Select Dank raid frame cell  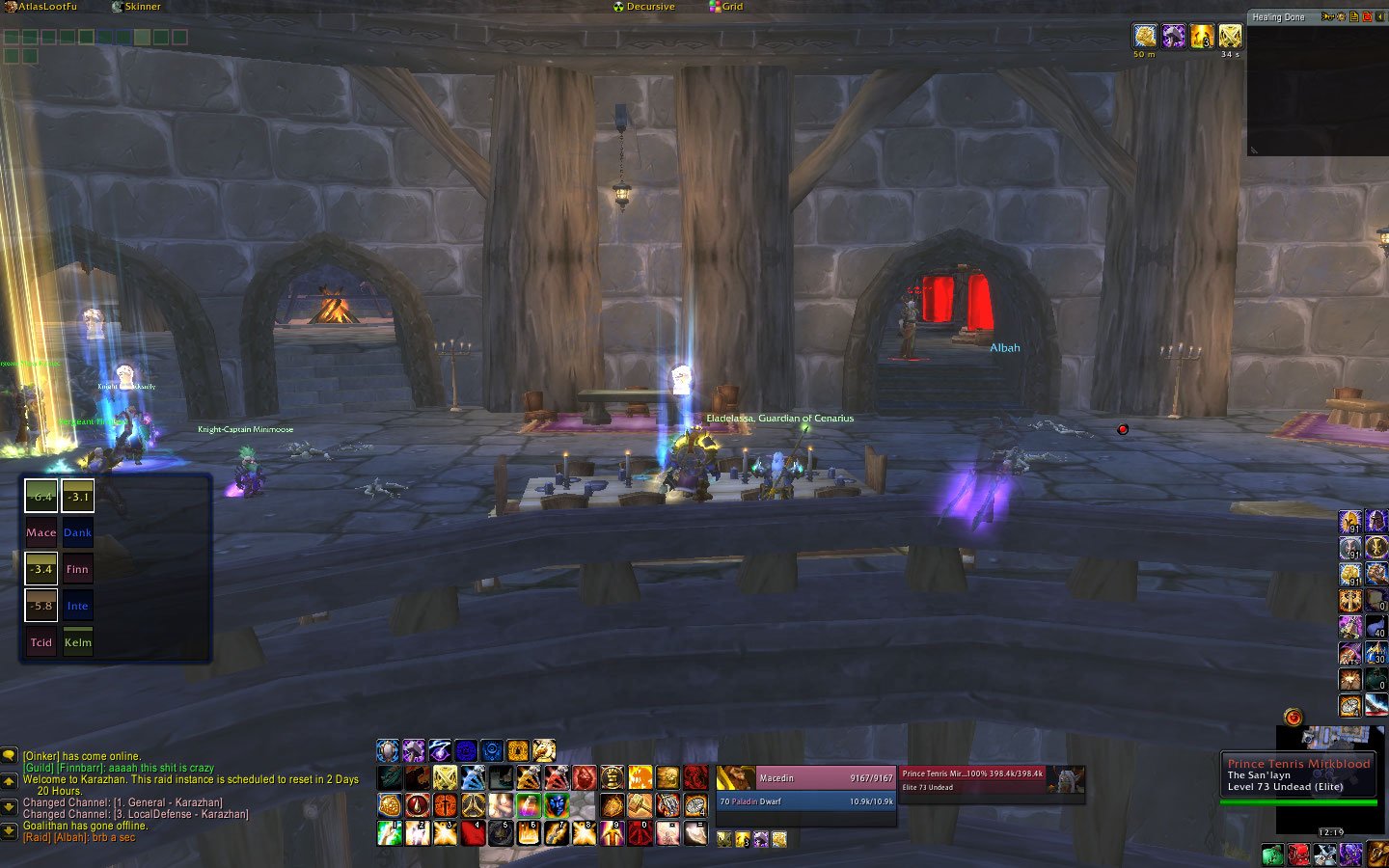click(78, 532)
